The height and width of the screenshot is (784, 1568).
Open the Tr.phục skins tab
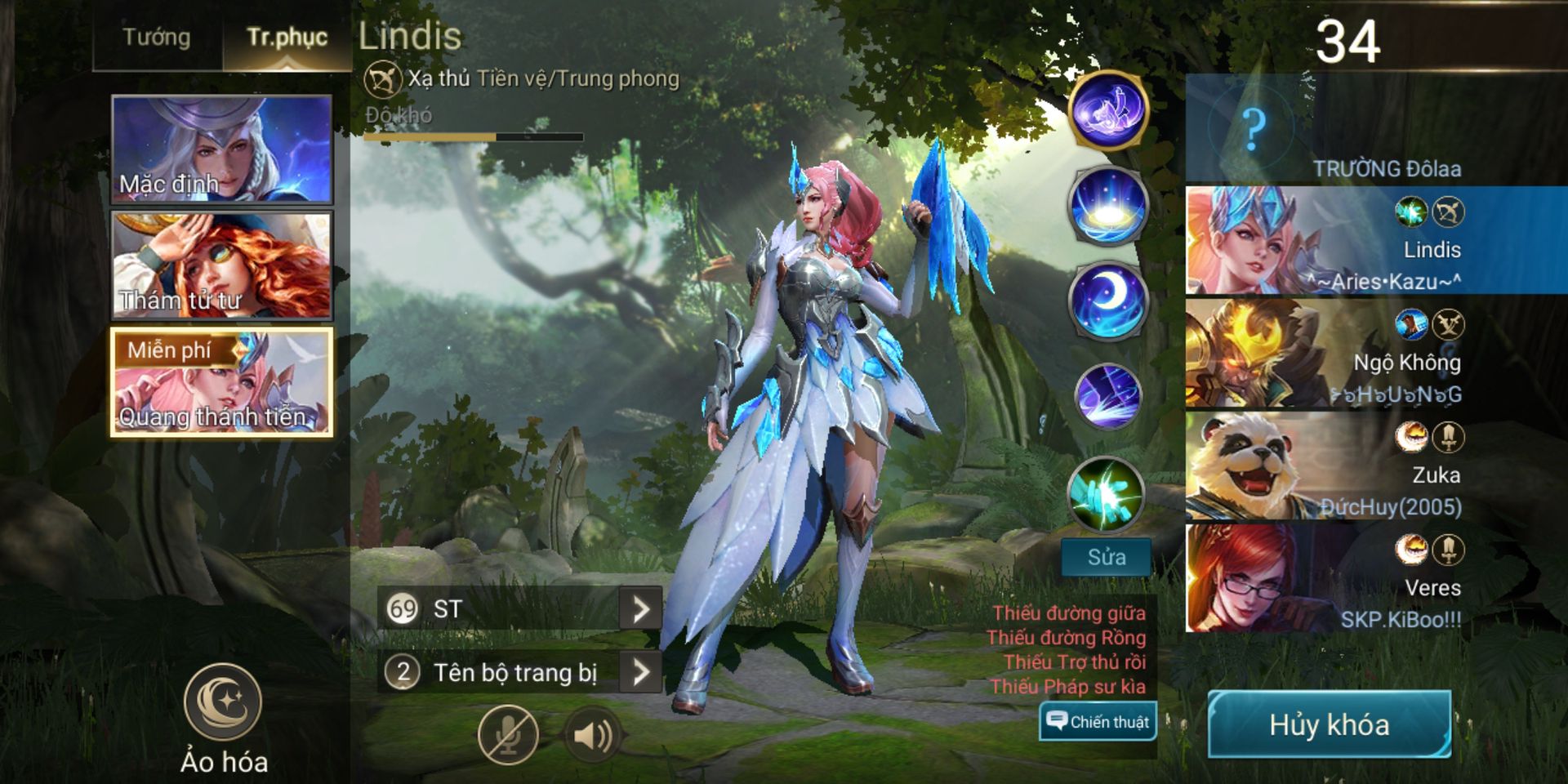(x=287, y=38)
